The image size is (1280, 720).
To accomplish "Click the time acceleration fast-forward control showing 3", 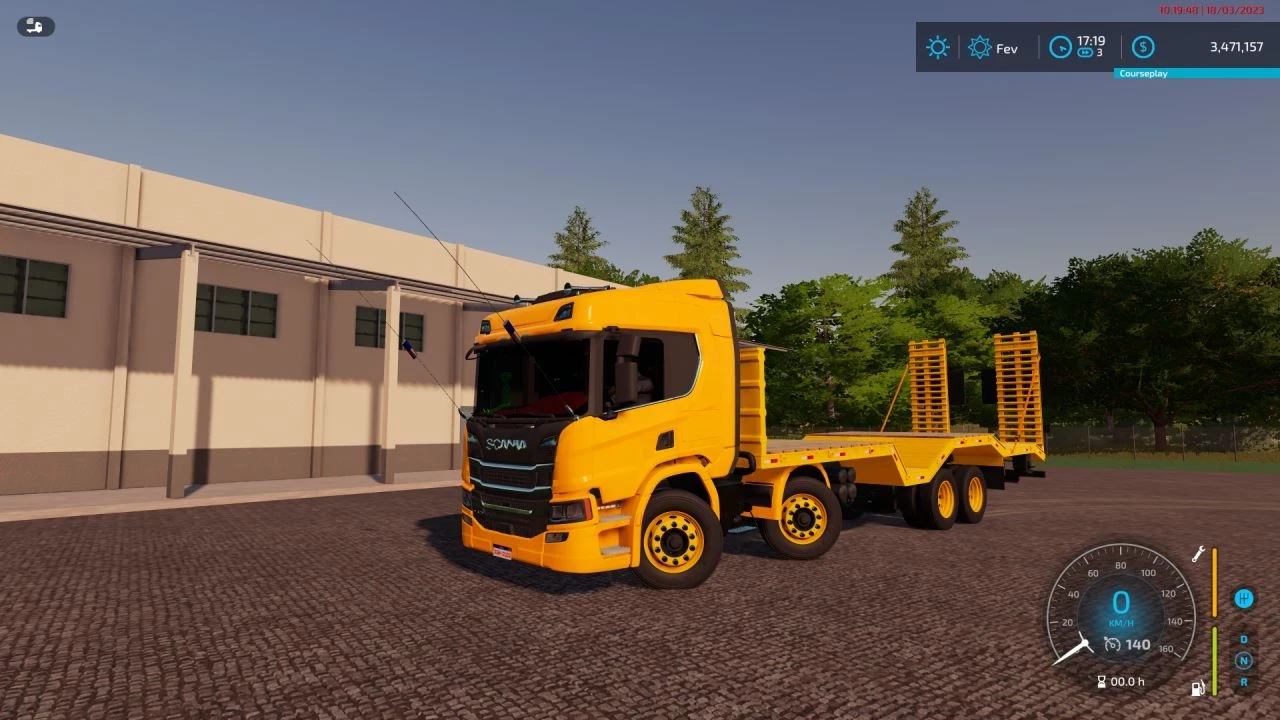I will [x=1086, y=52].
